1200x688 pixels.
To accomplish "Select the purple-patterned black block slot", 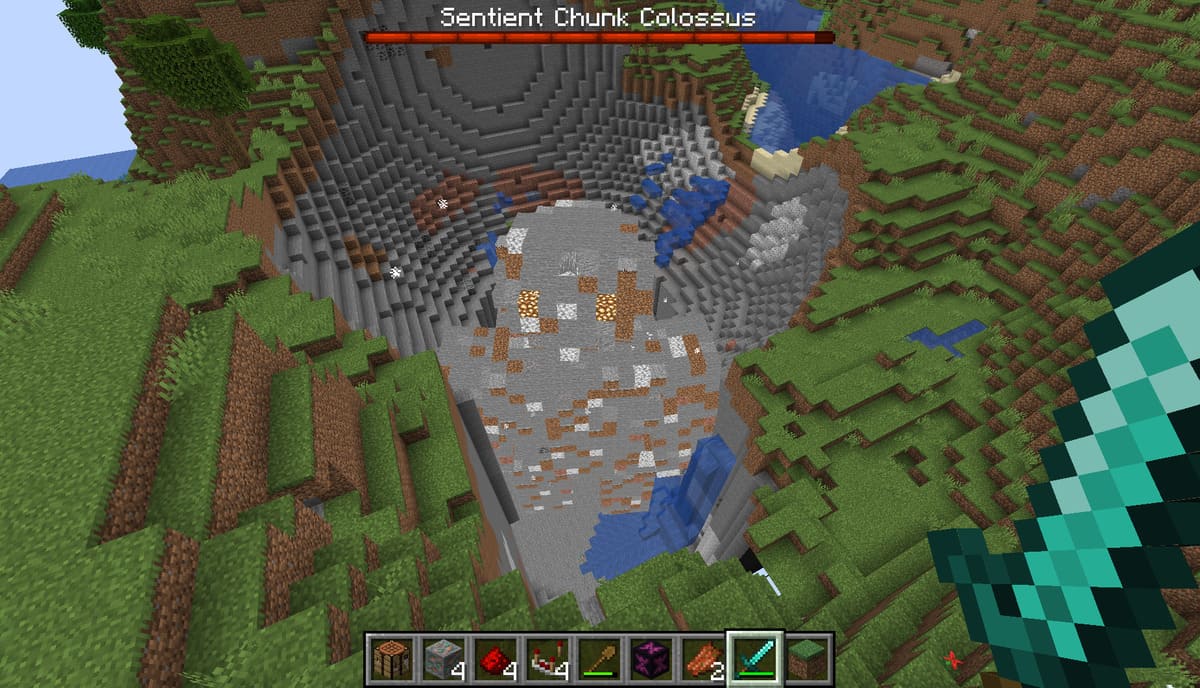I will [x=649, y=659].
